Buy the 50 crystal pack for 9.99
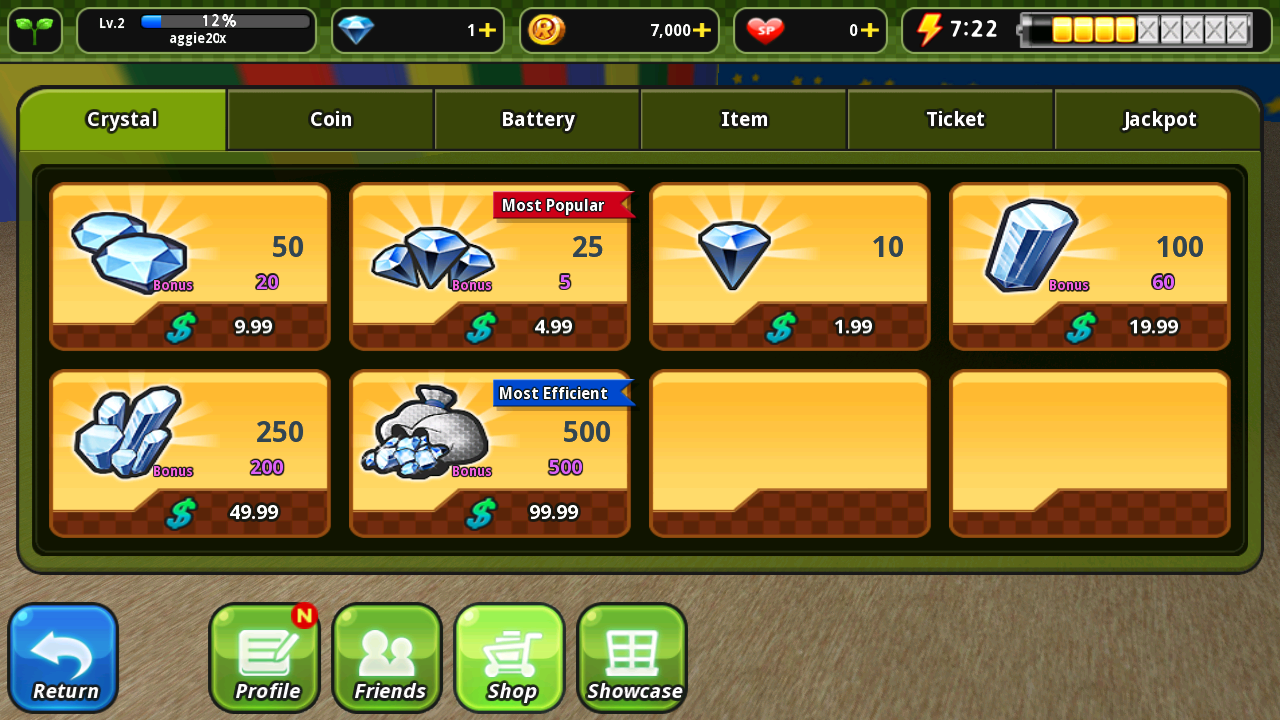1280x720 pixels. pos(190,266)
